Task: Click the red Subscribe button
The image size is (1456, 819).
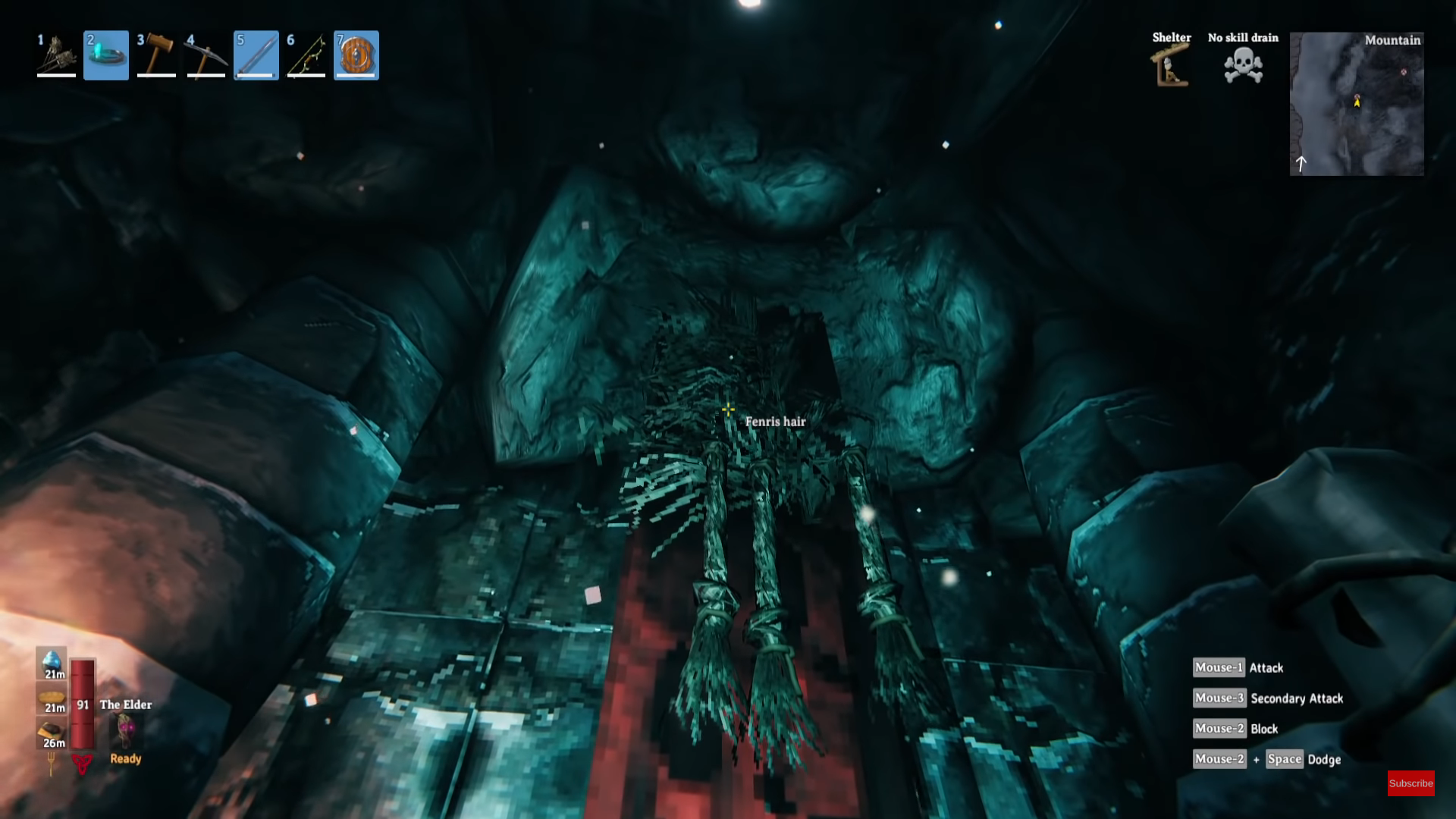Action: [x=1410, y=783]
